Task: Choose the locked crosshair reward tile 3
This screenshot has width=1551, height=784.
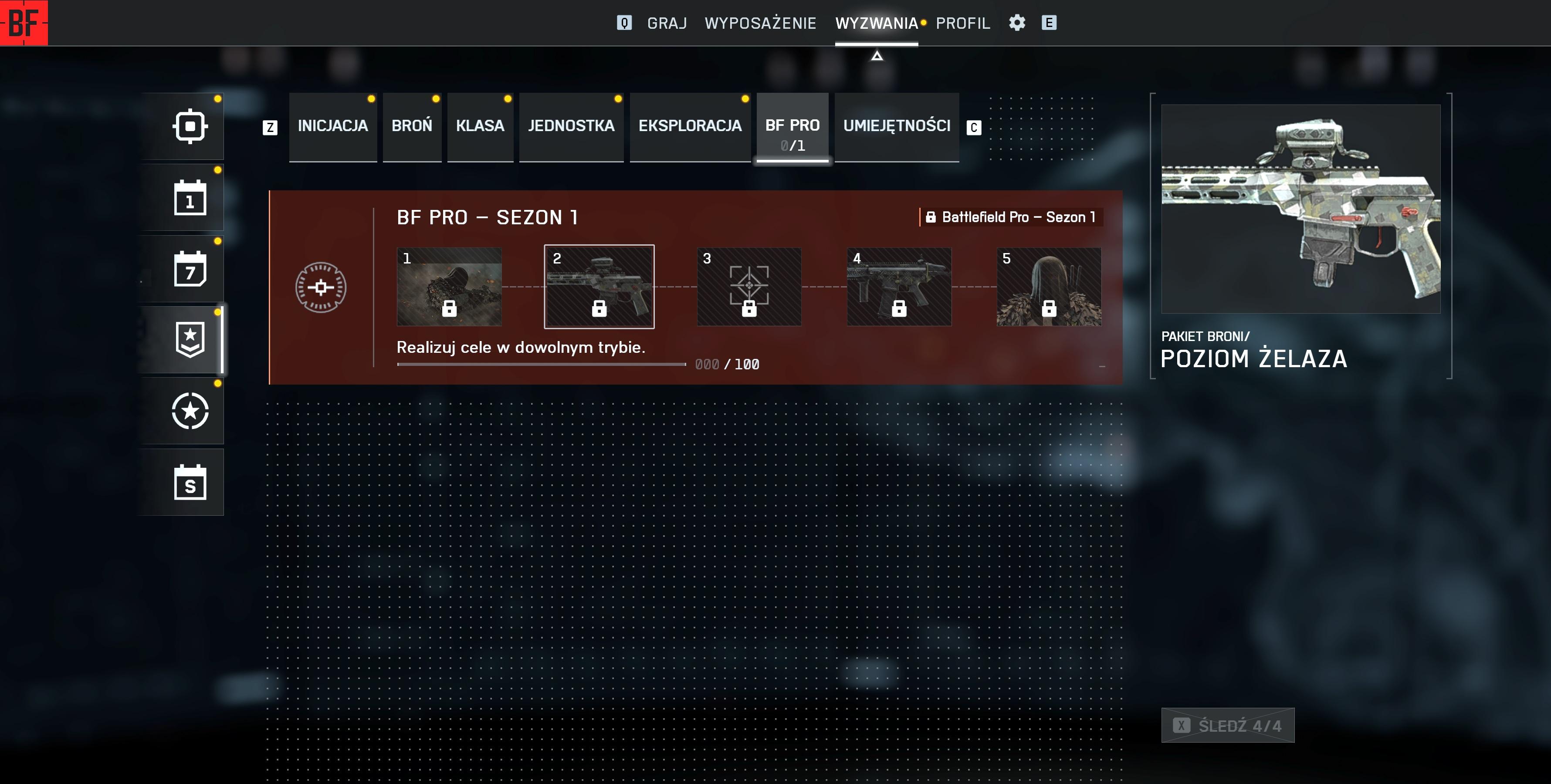Action: [x=749, y=287]
